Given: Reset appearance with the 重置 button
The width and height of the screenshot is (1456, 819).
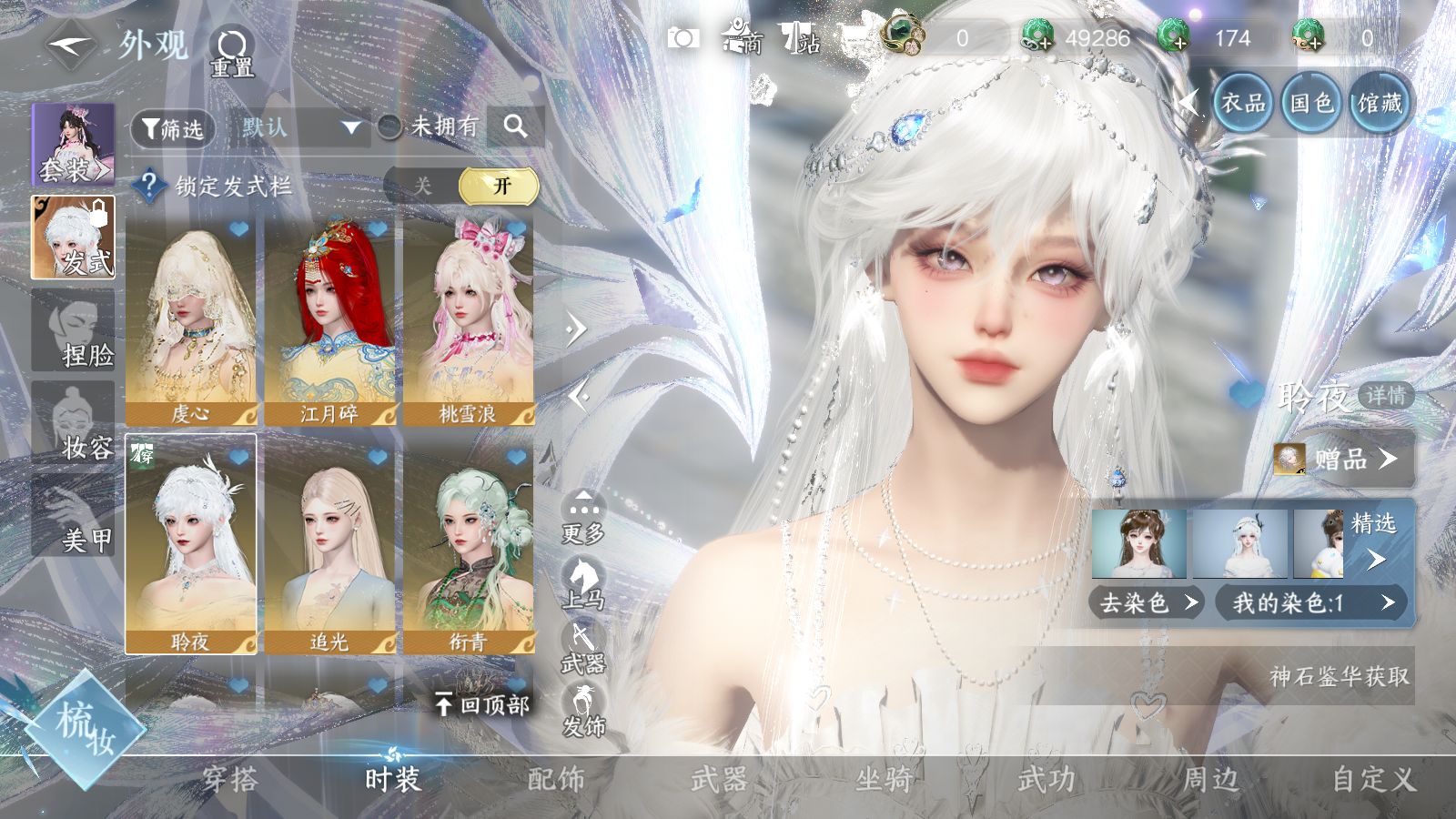Looking at the screenshot, I should [232, 51].
